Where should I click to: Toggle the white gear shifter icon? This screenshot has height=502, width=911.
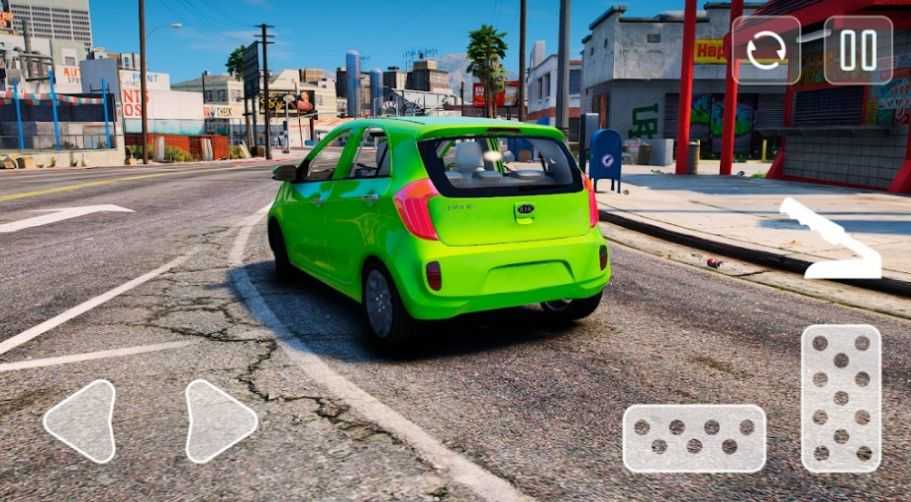pyautogui.click(x=832, y=240)
